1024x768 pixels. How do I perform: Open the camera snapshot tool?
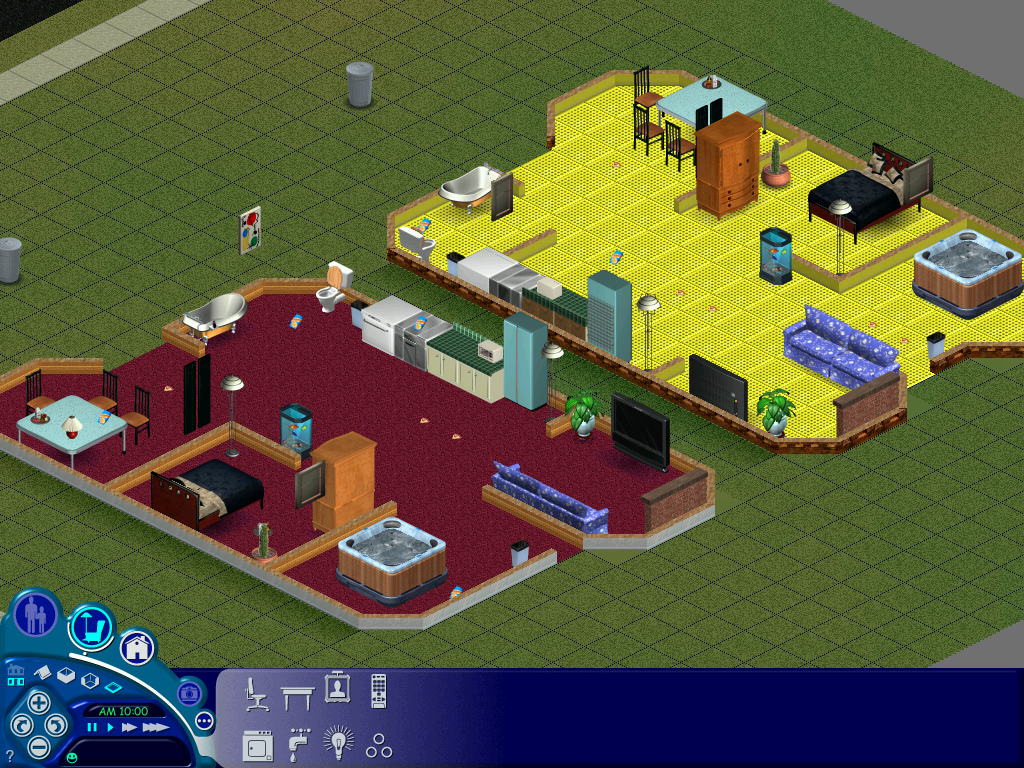point(188,692)
